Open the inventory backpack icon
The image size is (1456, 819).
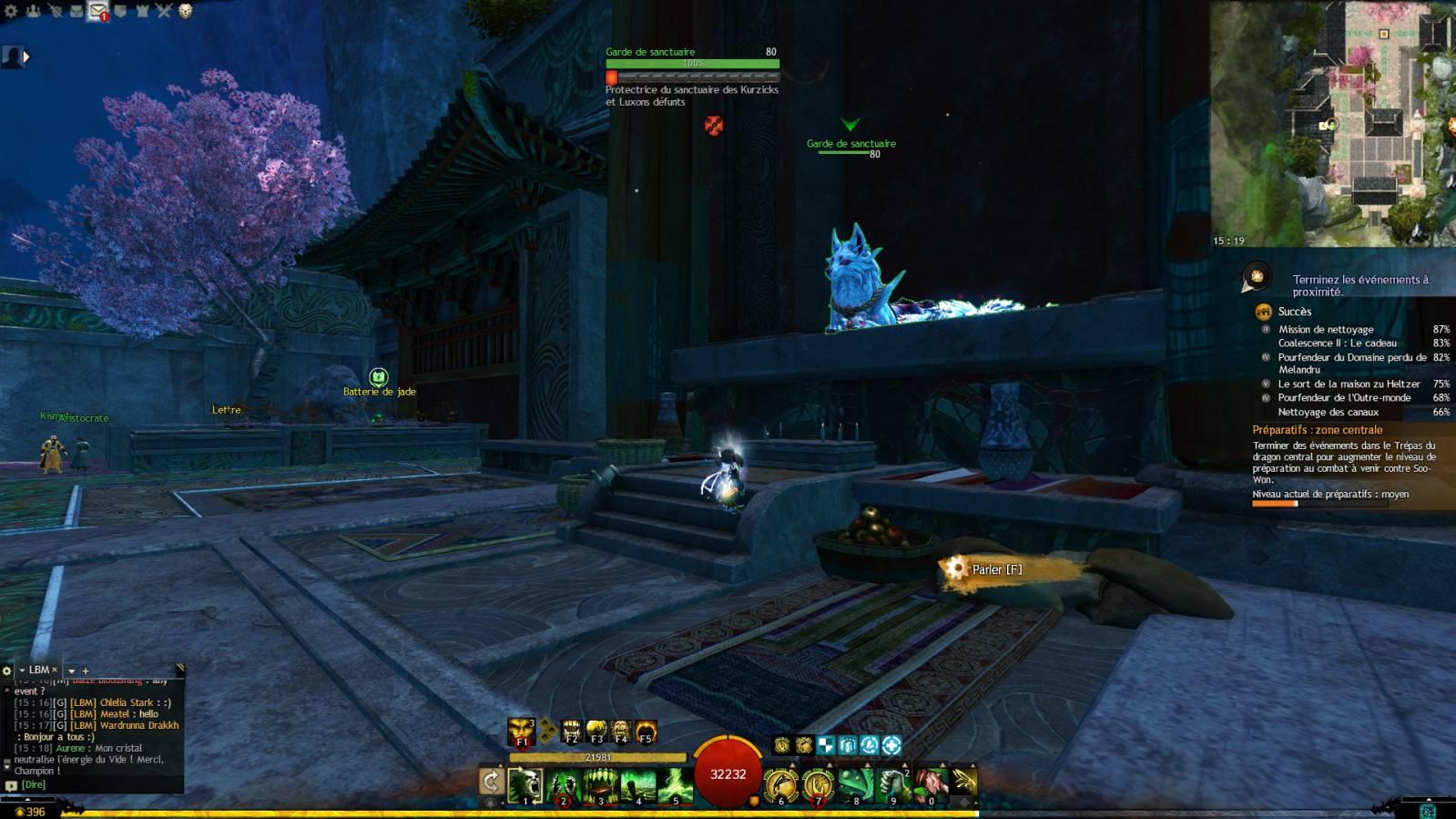coord(76,11)
